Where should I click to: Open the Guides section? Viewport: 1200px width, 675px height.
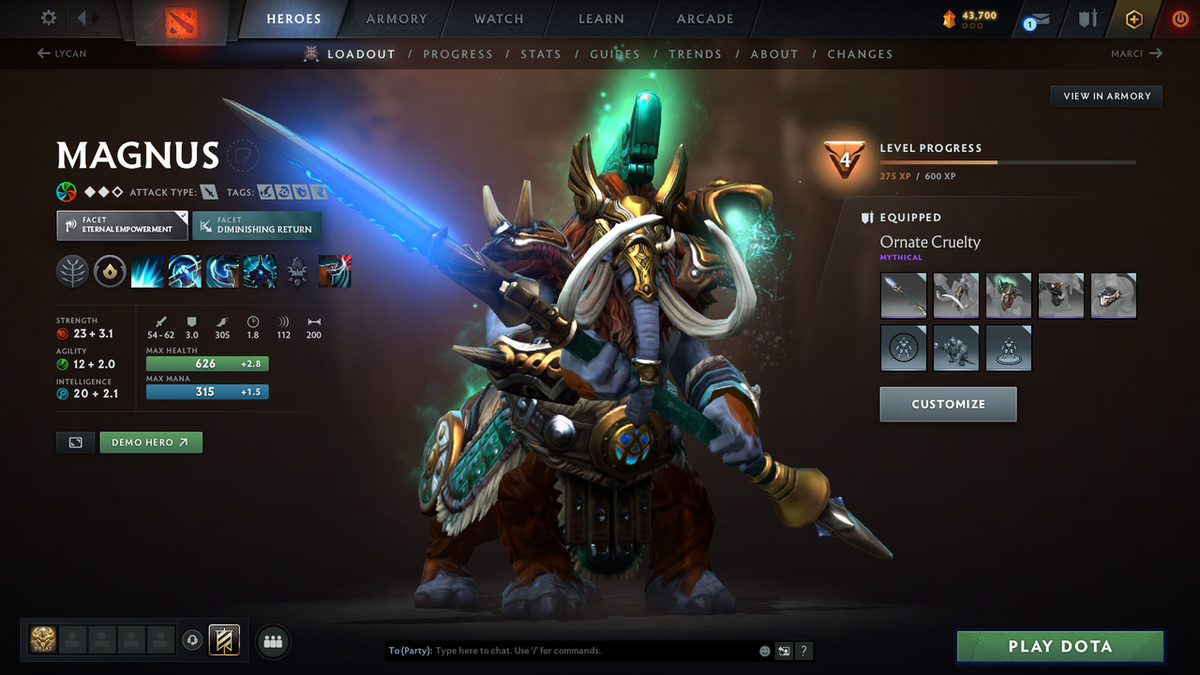(614, 54)
